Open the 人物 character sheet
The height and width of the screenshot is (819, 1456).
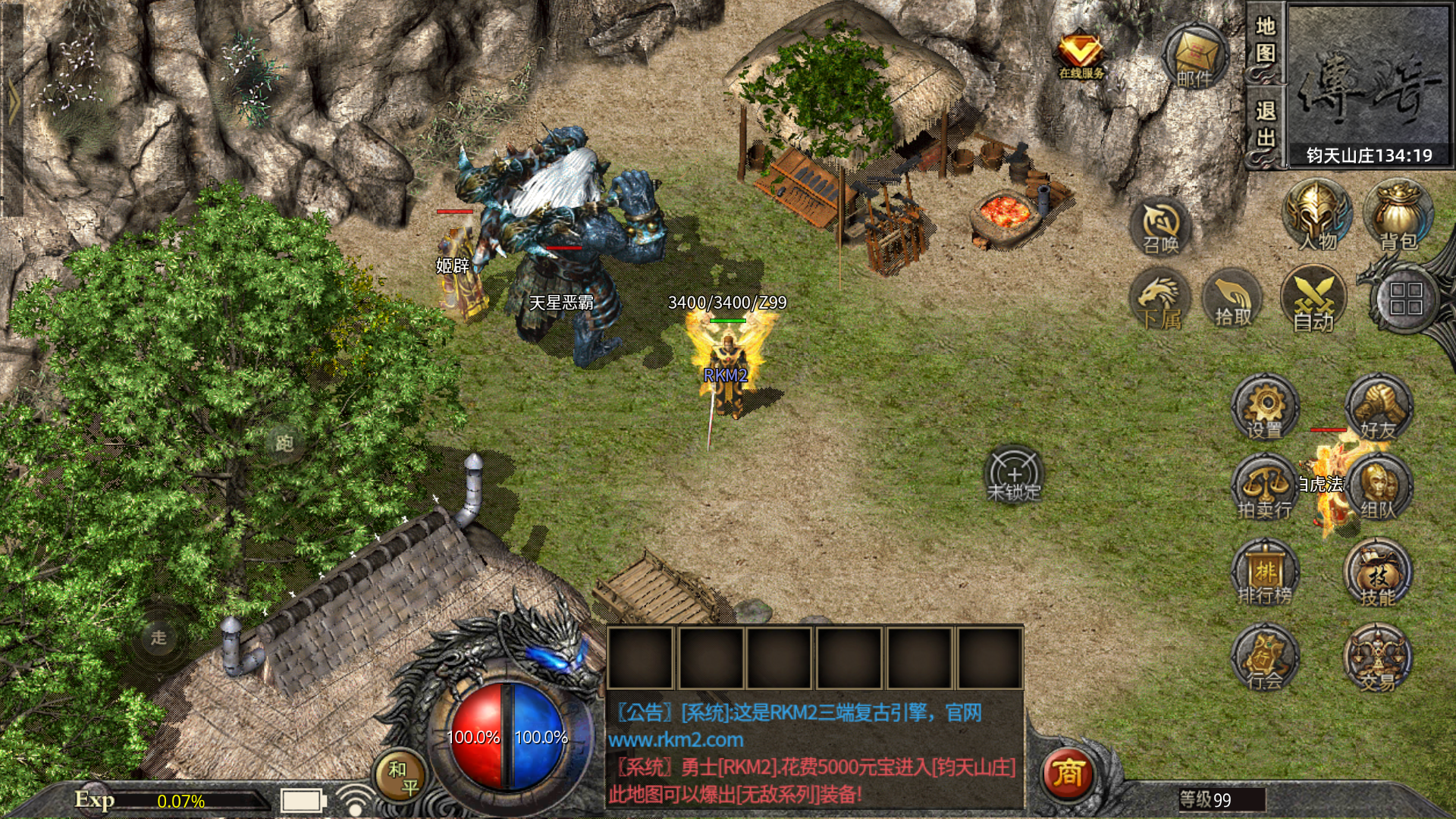tap(1316, 215)
